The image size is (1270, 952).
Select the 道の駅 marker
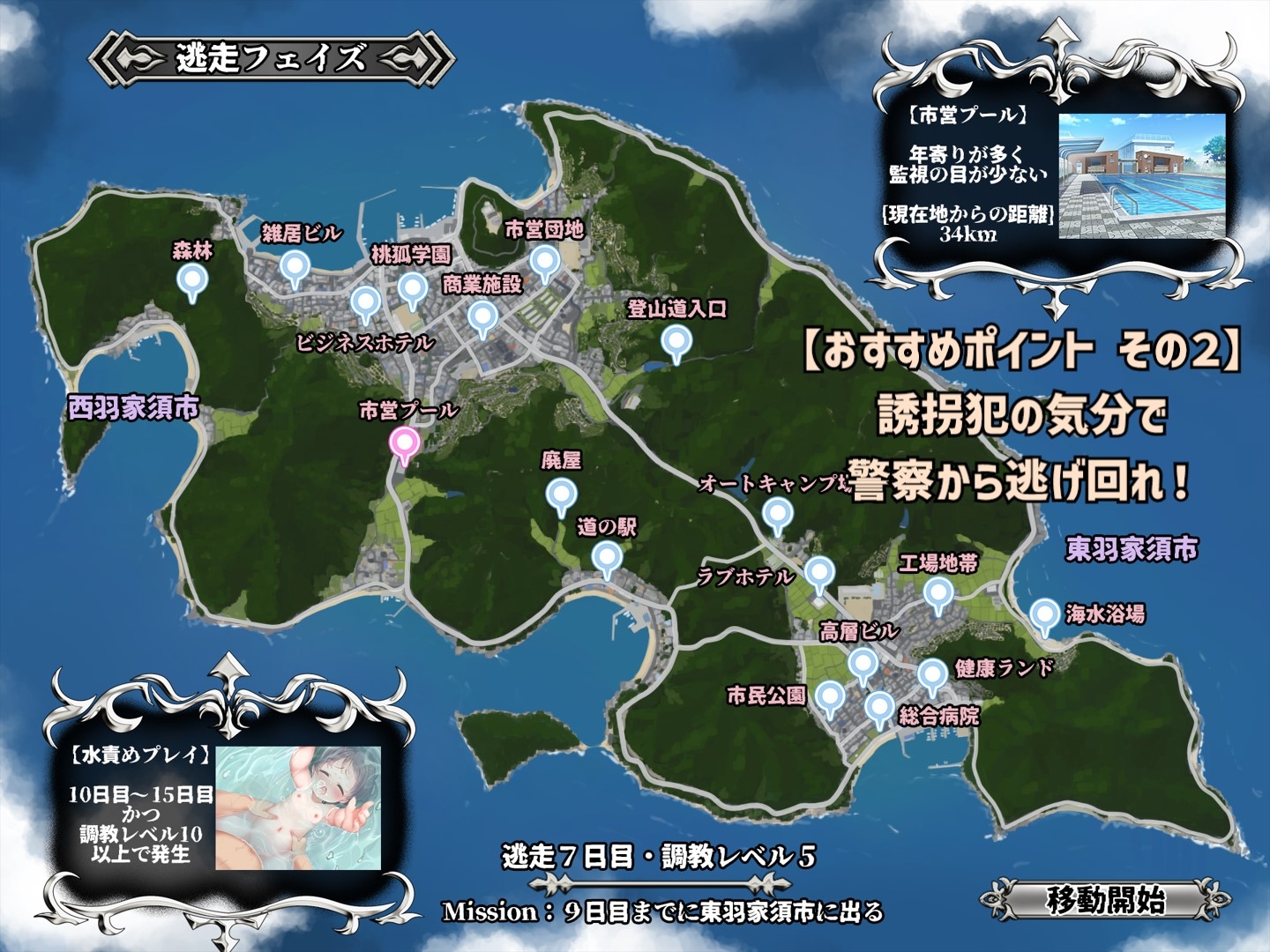[607, 556]
